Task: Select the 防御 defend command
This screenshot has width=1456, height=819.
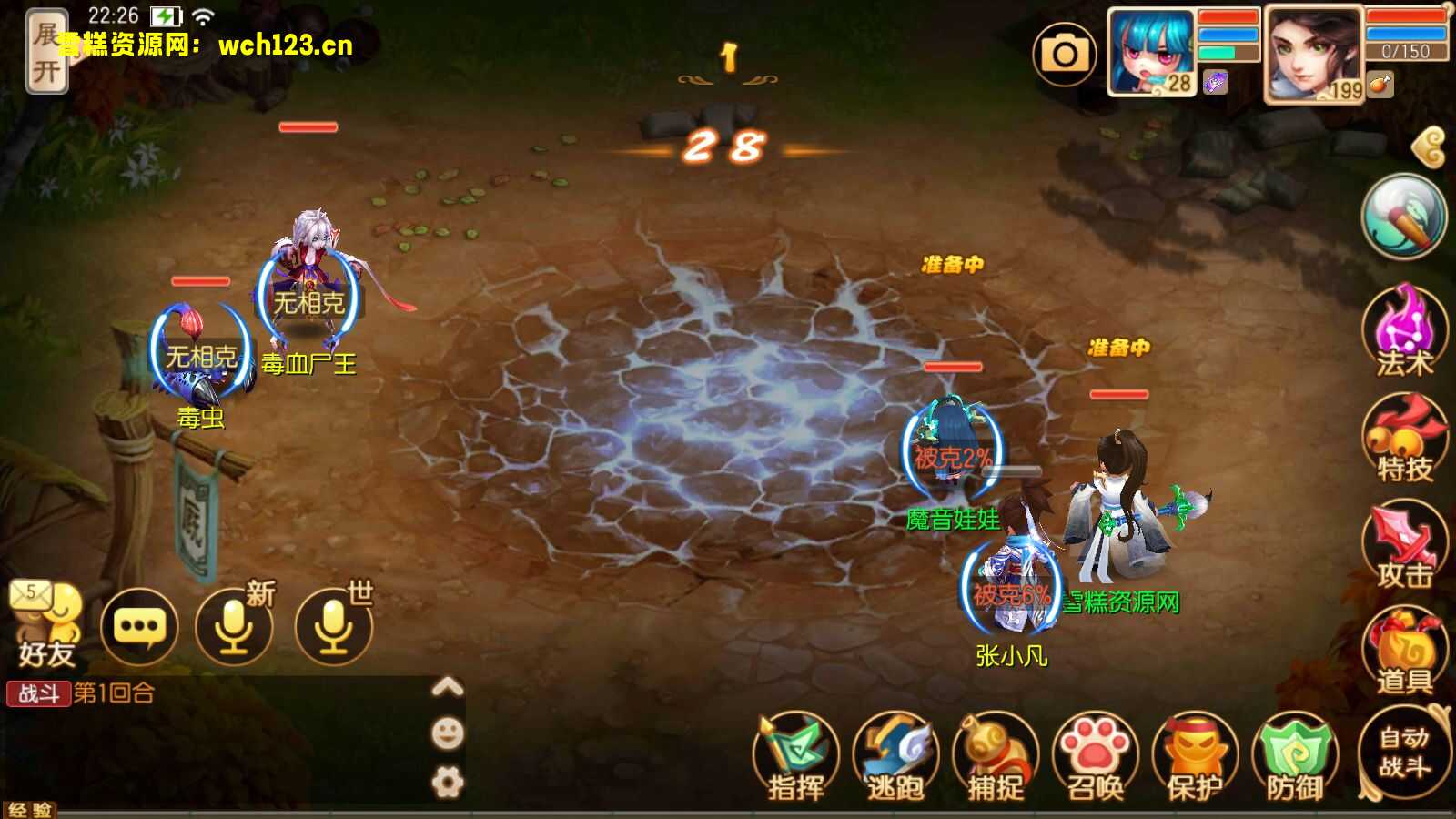Action: coord(1294,757)
